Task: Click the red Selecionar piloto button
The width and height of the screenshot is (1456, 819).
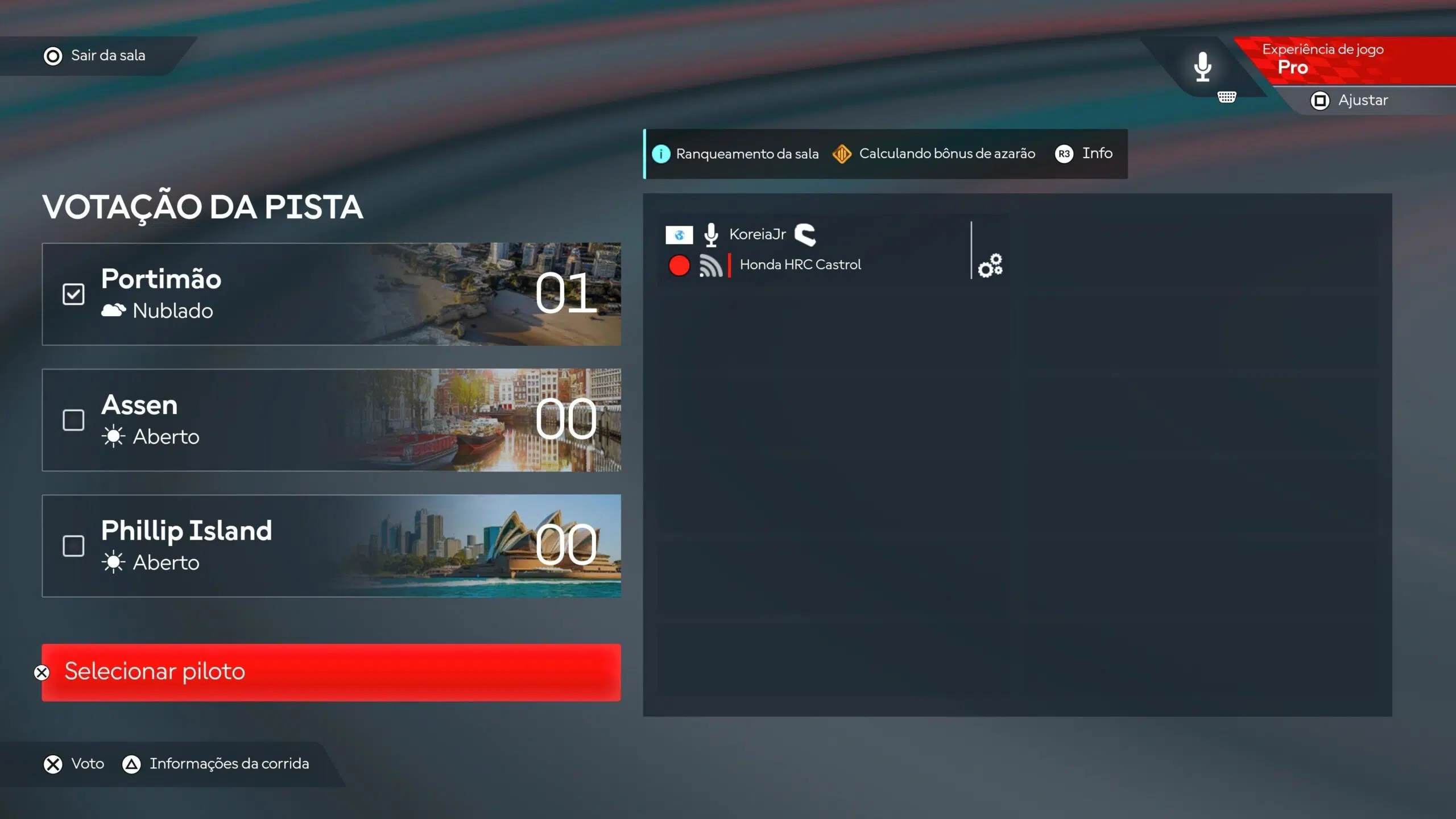Action: 331,672
